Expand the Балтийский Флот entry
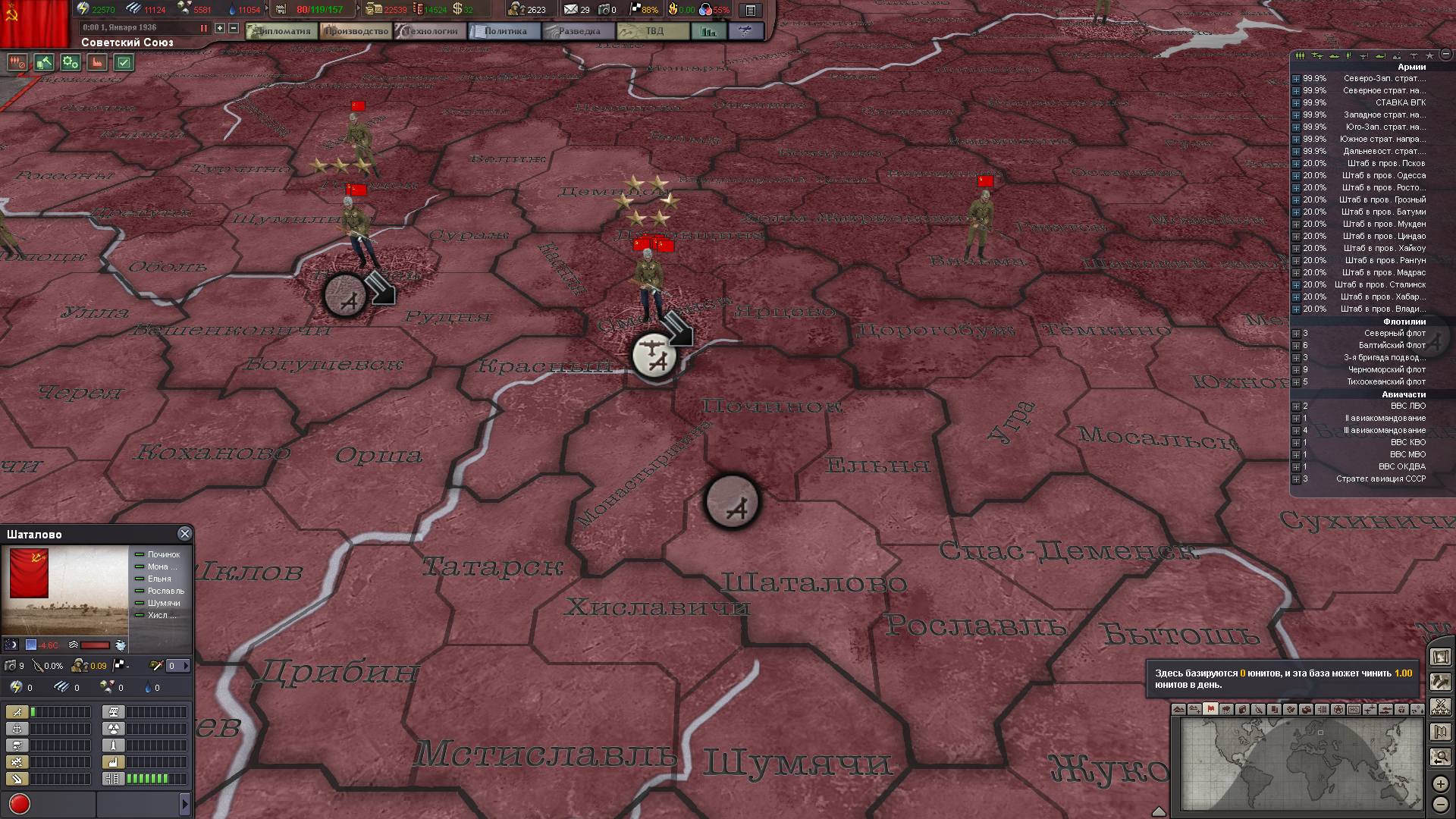Screen dimensions: 1456x819 (x=1296, y=346)
